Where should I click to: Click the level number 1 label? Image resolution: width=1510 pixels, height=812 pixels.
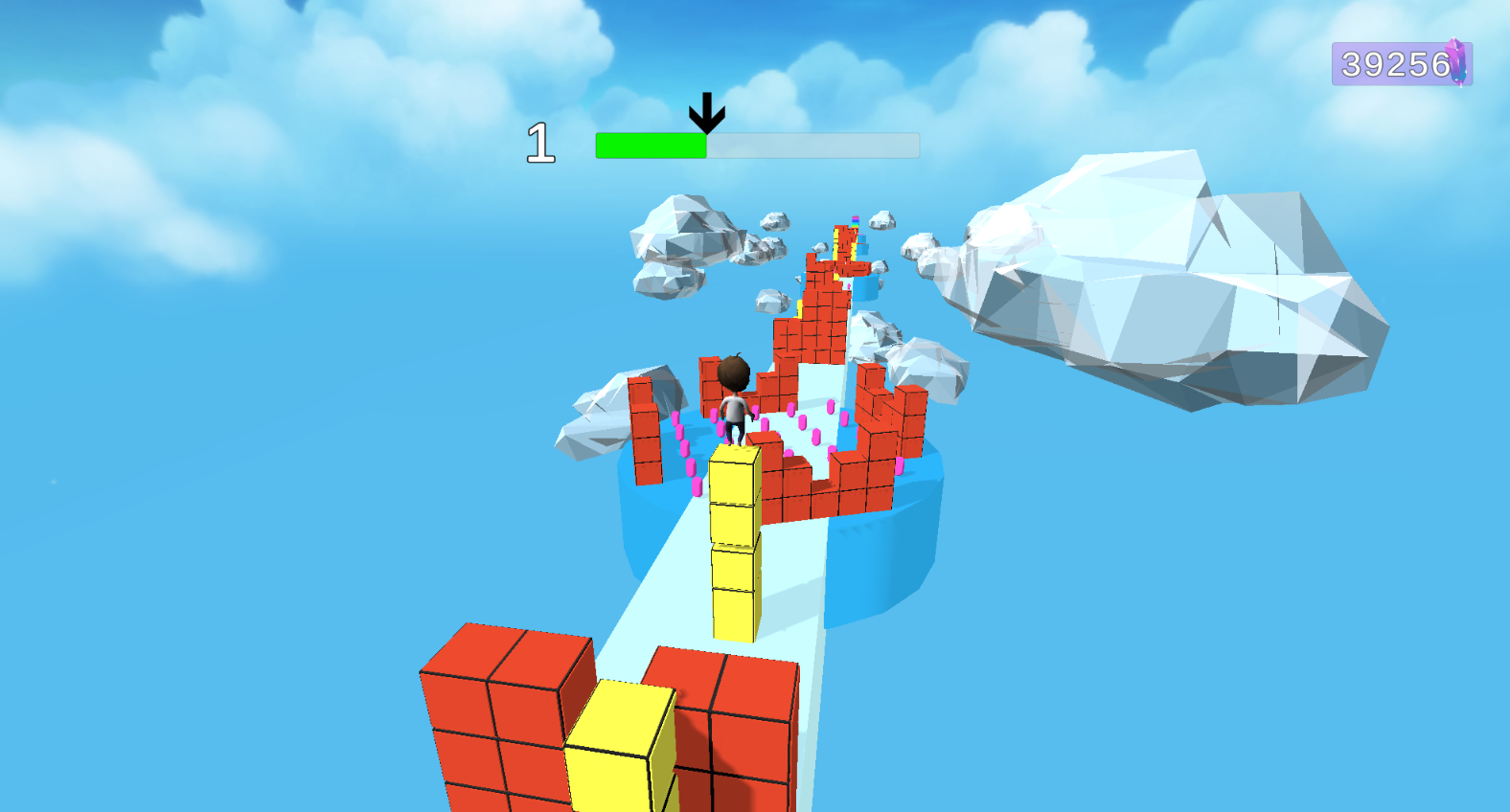(x=541, y=142)
